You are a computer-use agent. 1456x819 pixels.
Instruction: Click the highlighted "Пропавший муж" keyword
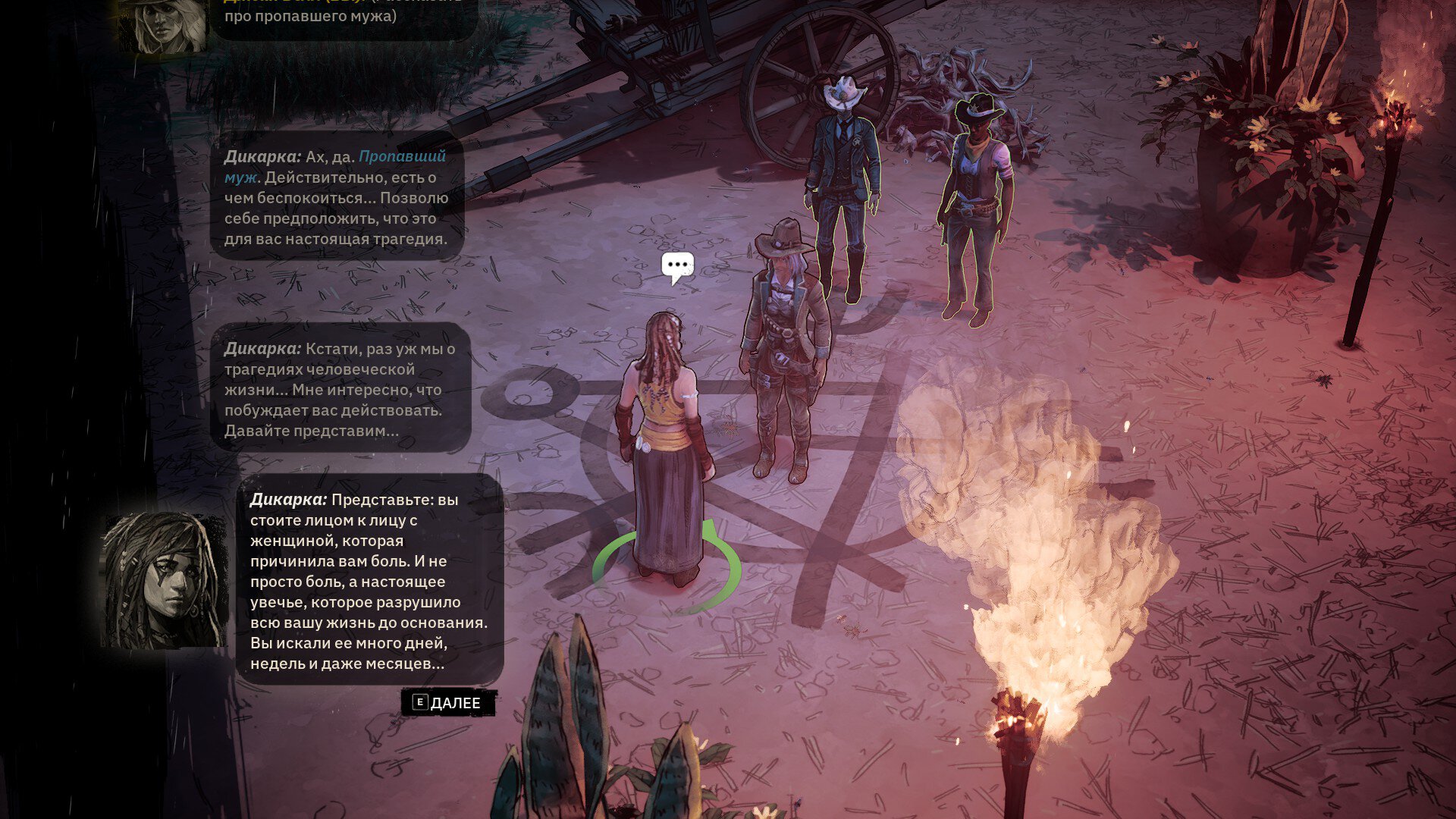pos(402,157)
